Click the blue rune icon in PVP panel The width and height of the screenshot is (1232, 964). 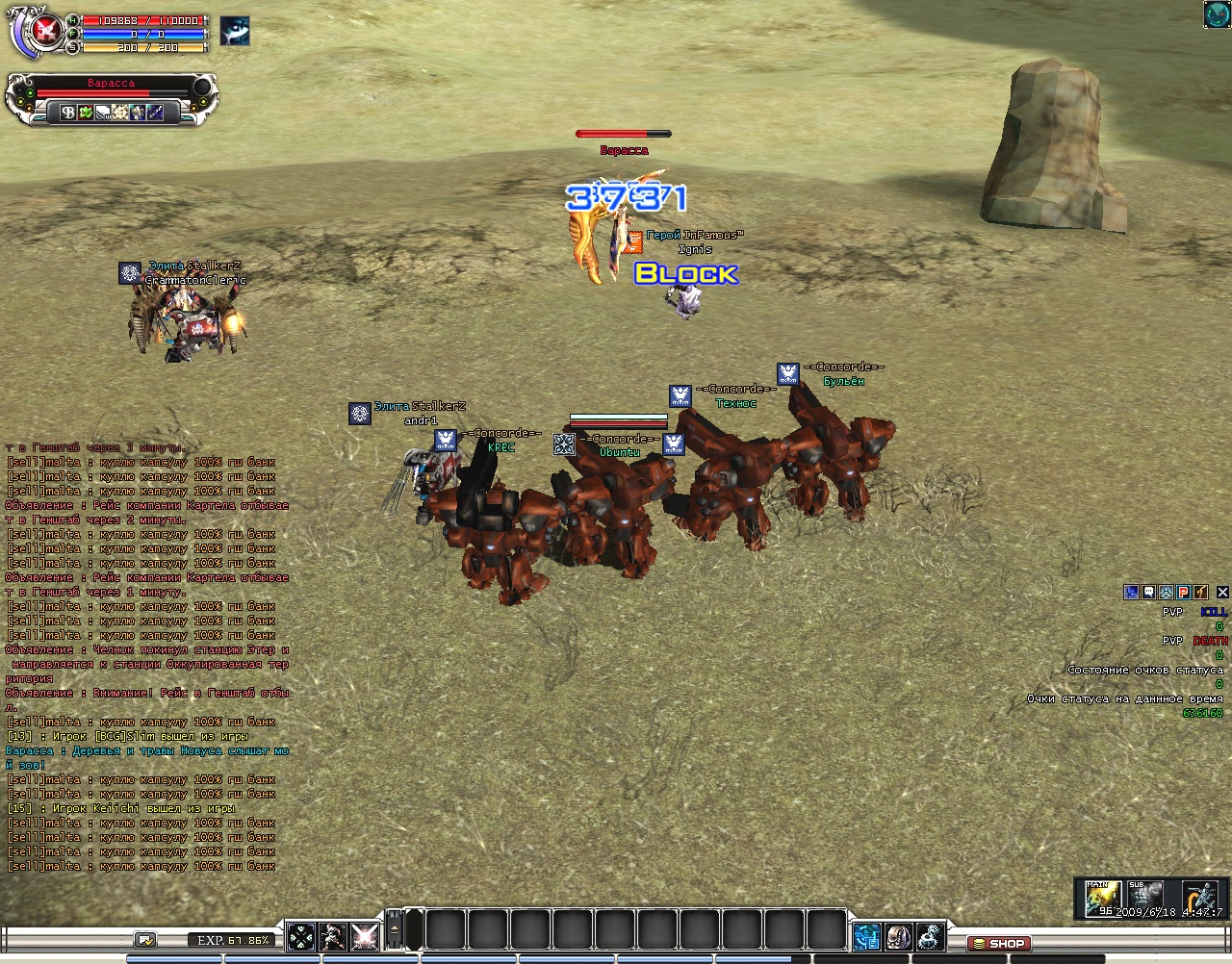point(1132,593)
